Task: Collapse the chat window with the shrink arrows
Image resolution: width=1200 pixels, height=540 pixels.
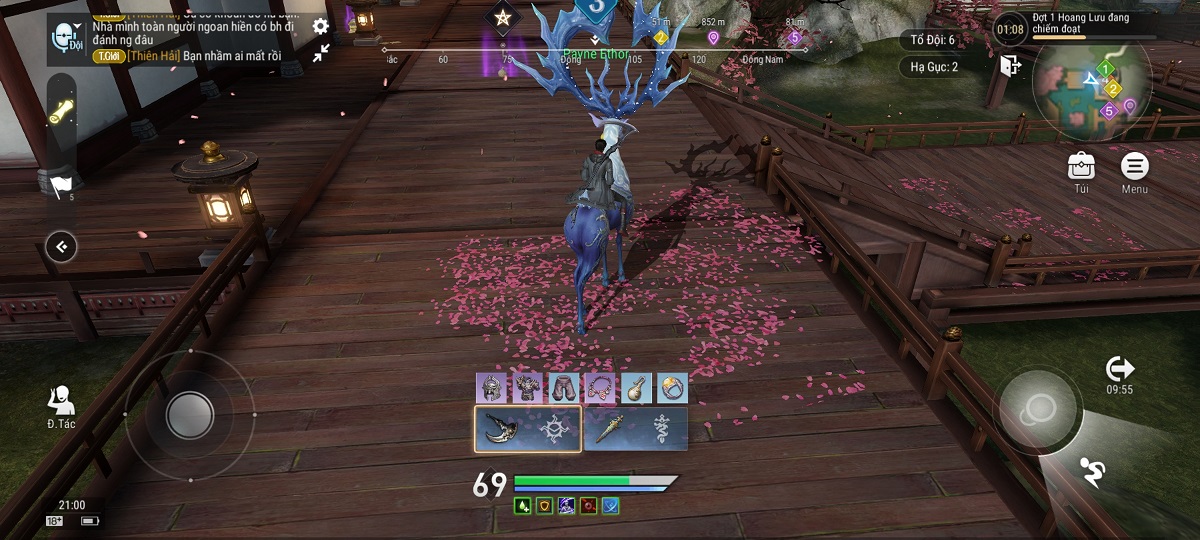Action: (321, 53)
